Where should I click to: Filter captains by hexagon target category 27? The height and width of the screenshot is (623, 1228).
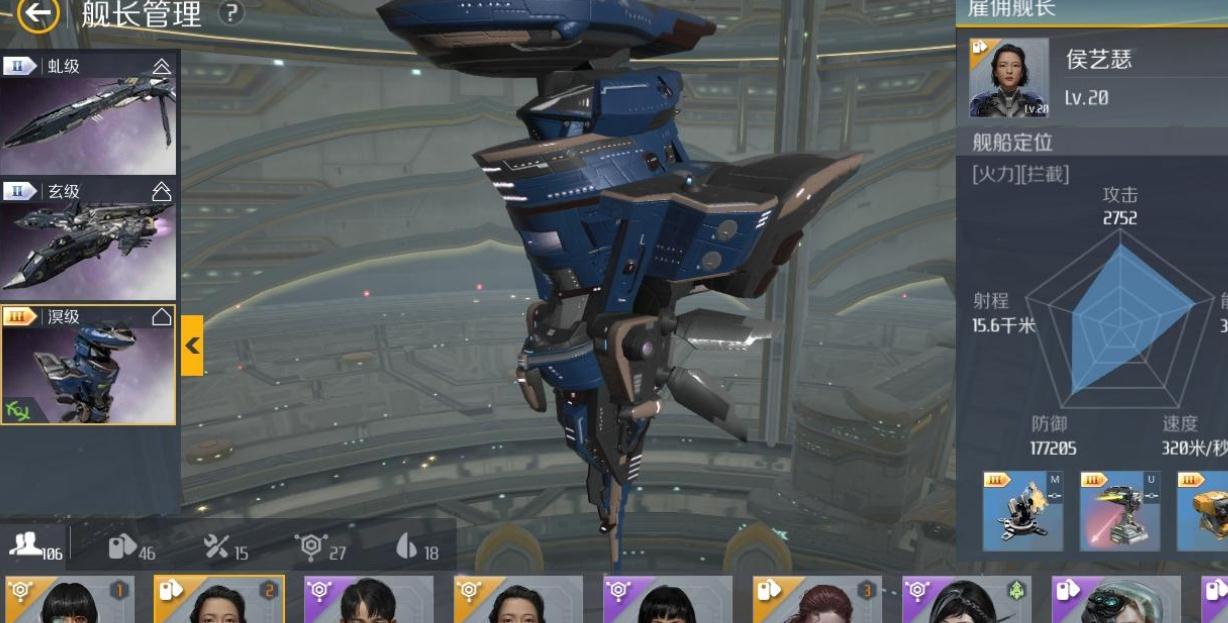[x=321, y=546]
